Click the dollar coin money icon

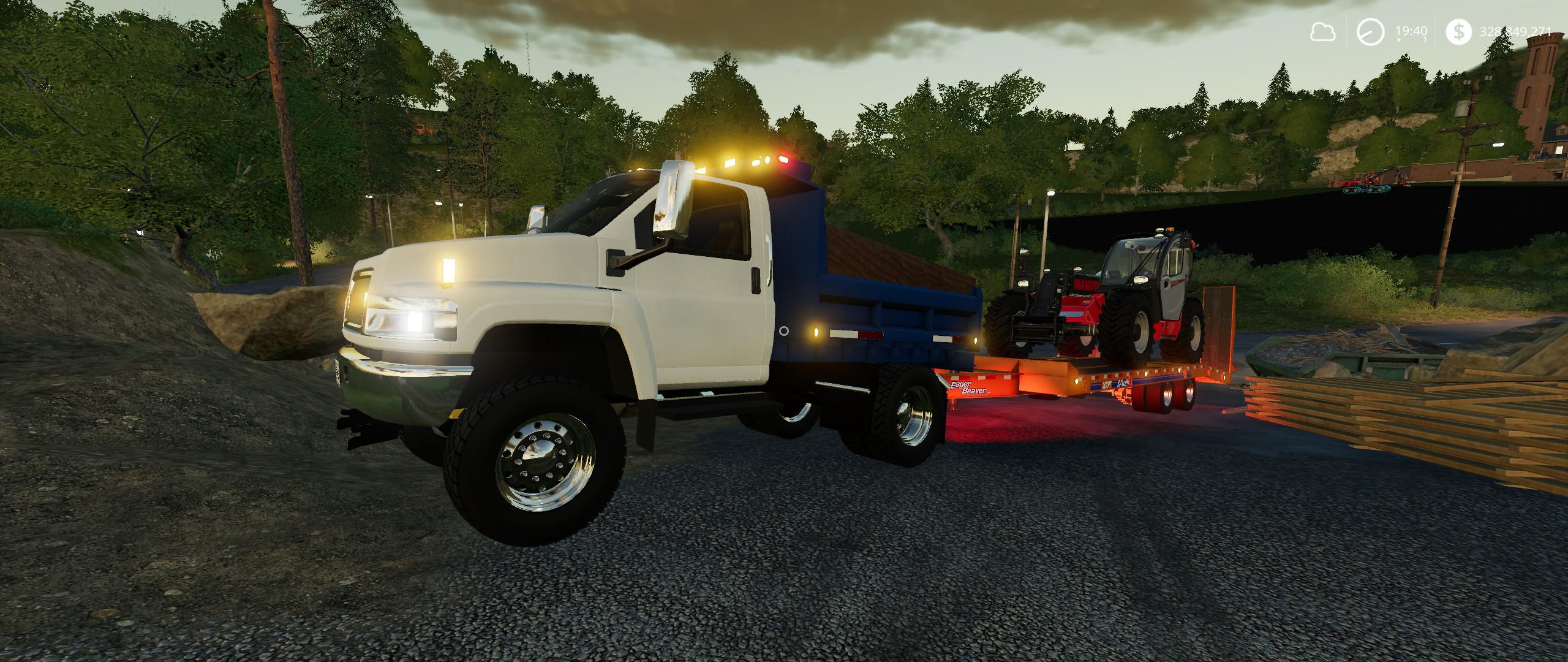[1460, 32]
